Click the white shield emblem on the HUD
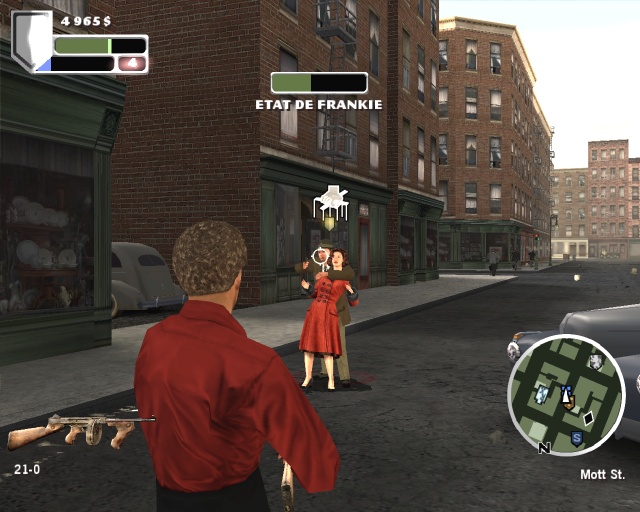This screenshot has height=512, width=640. [x=31, y=41]
